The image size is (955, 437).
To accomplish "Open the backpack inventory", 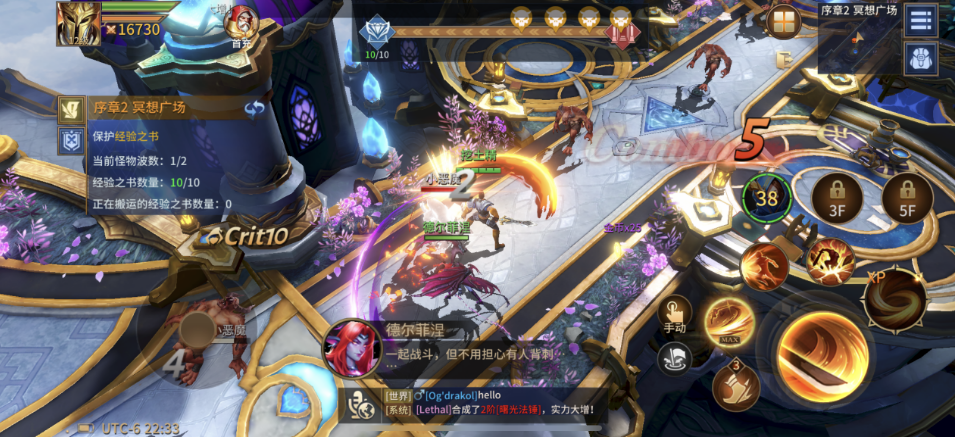I will (x=921, y=58).
